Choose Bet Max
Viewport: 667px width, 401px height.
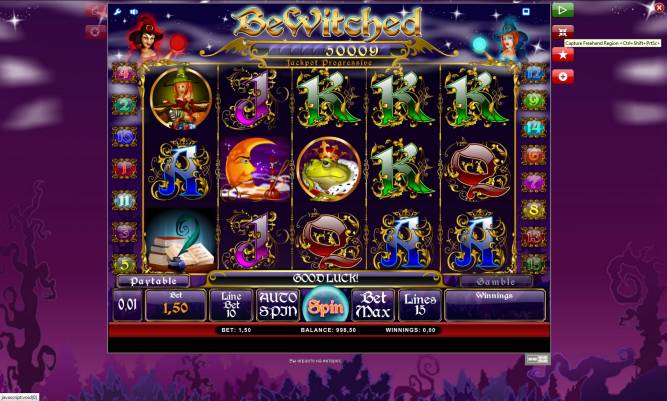[373, 305]
